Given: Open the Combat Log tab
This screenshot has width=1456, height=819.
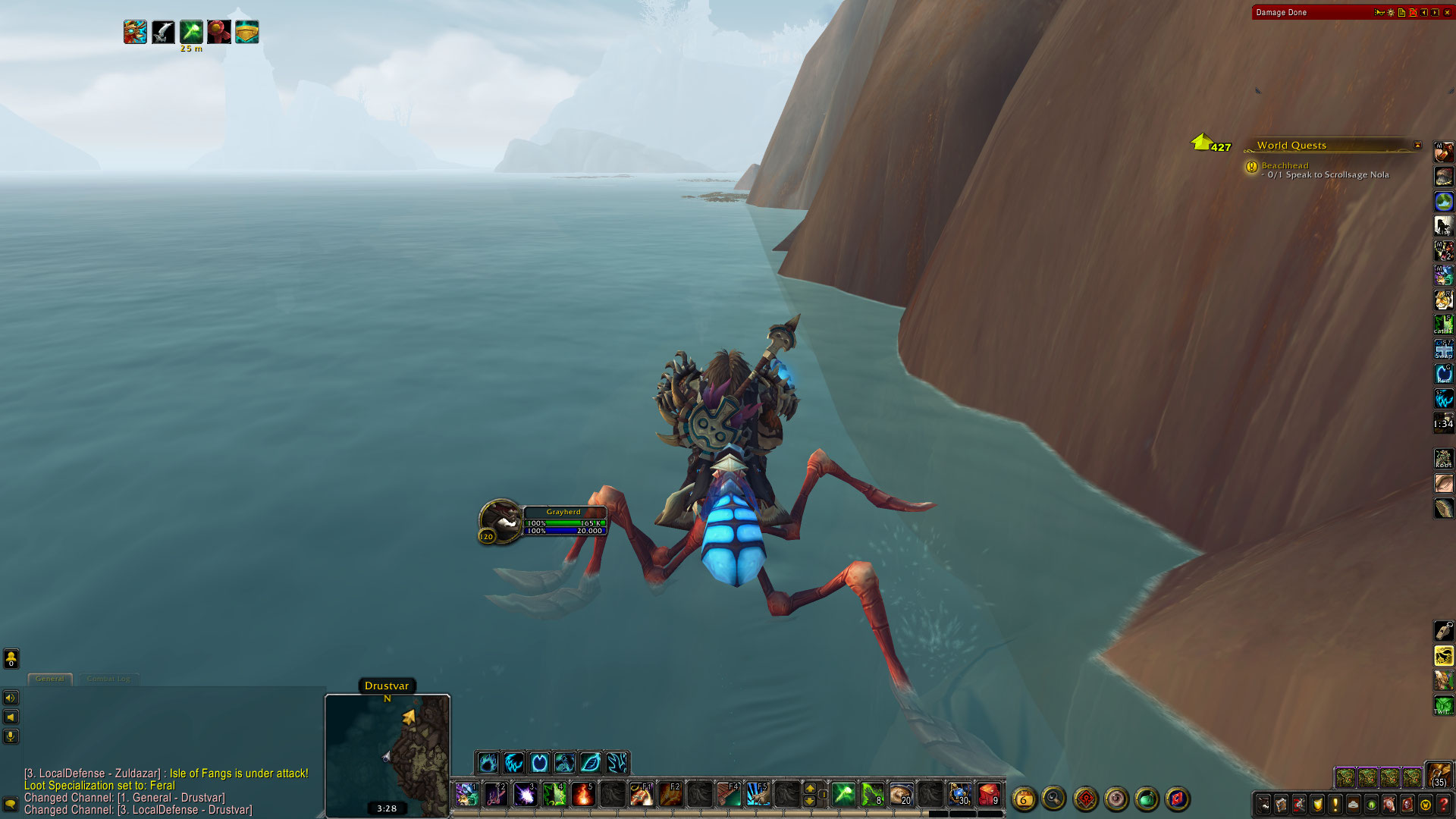Looking at the screenshot, I should point(108,679).
